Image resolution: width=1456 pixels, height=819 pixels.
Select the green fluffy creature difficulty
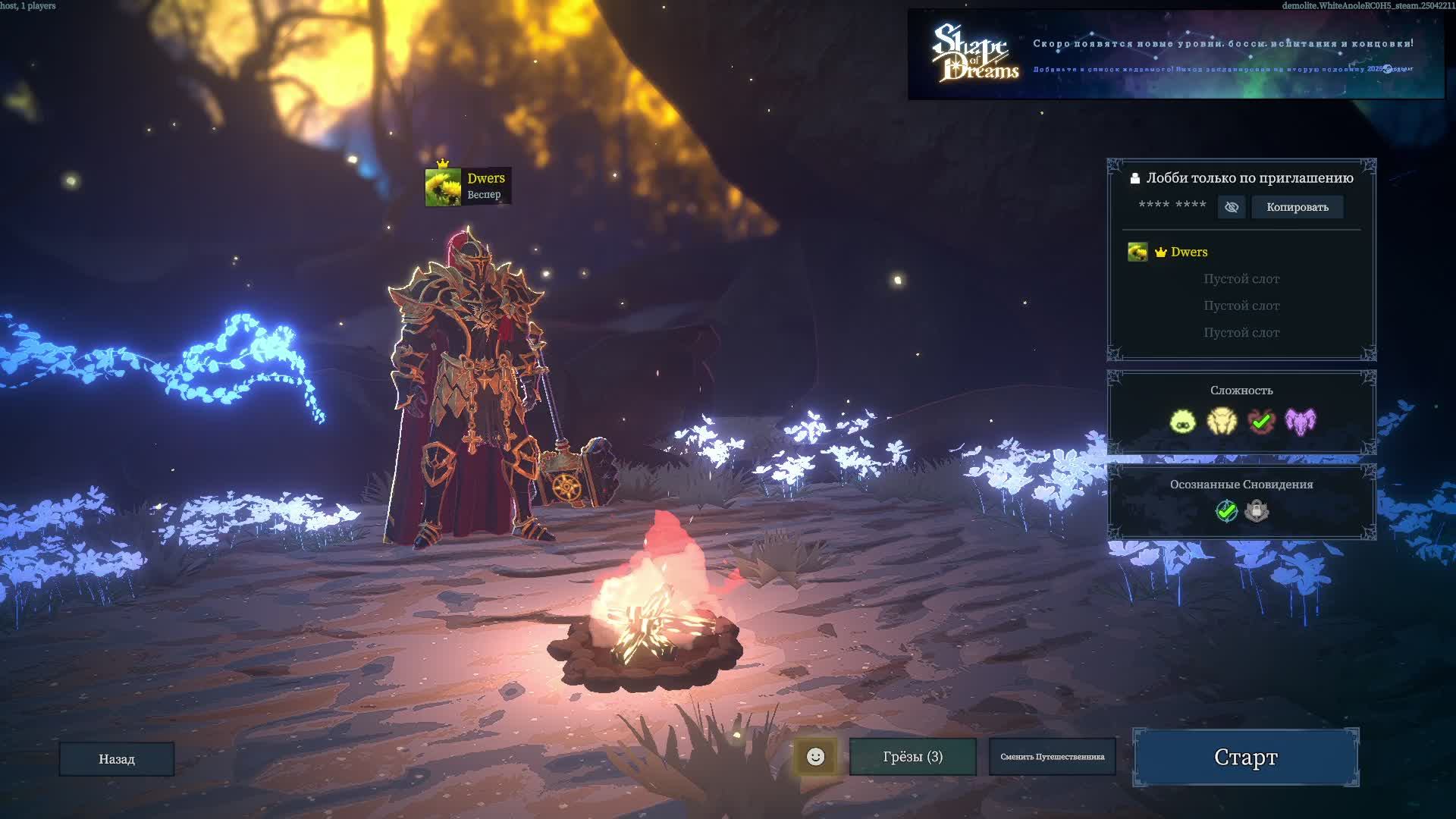[x=1182, y=421]
